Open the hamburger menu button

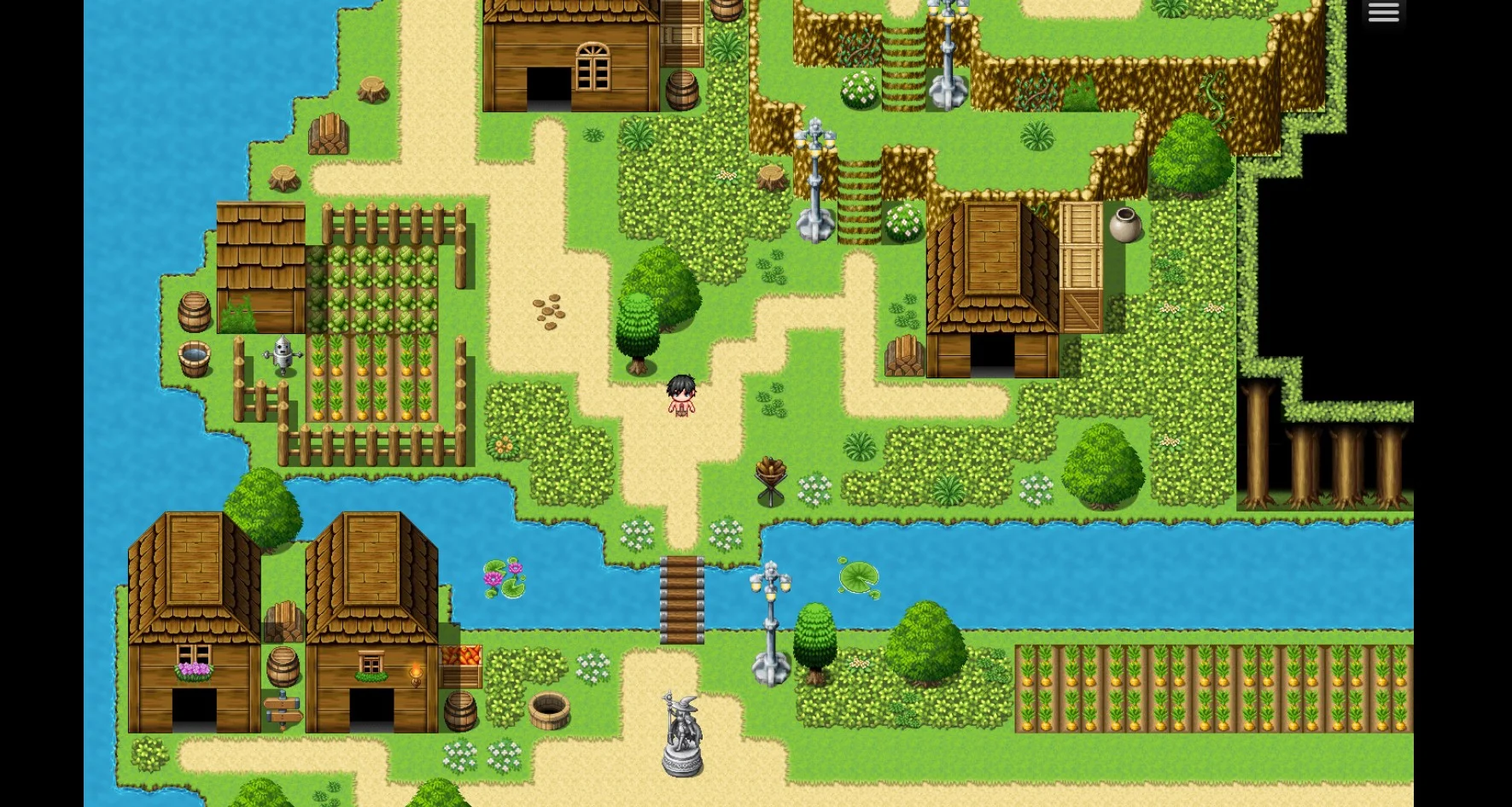point(1383,13)
